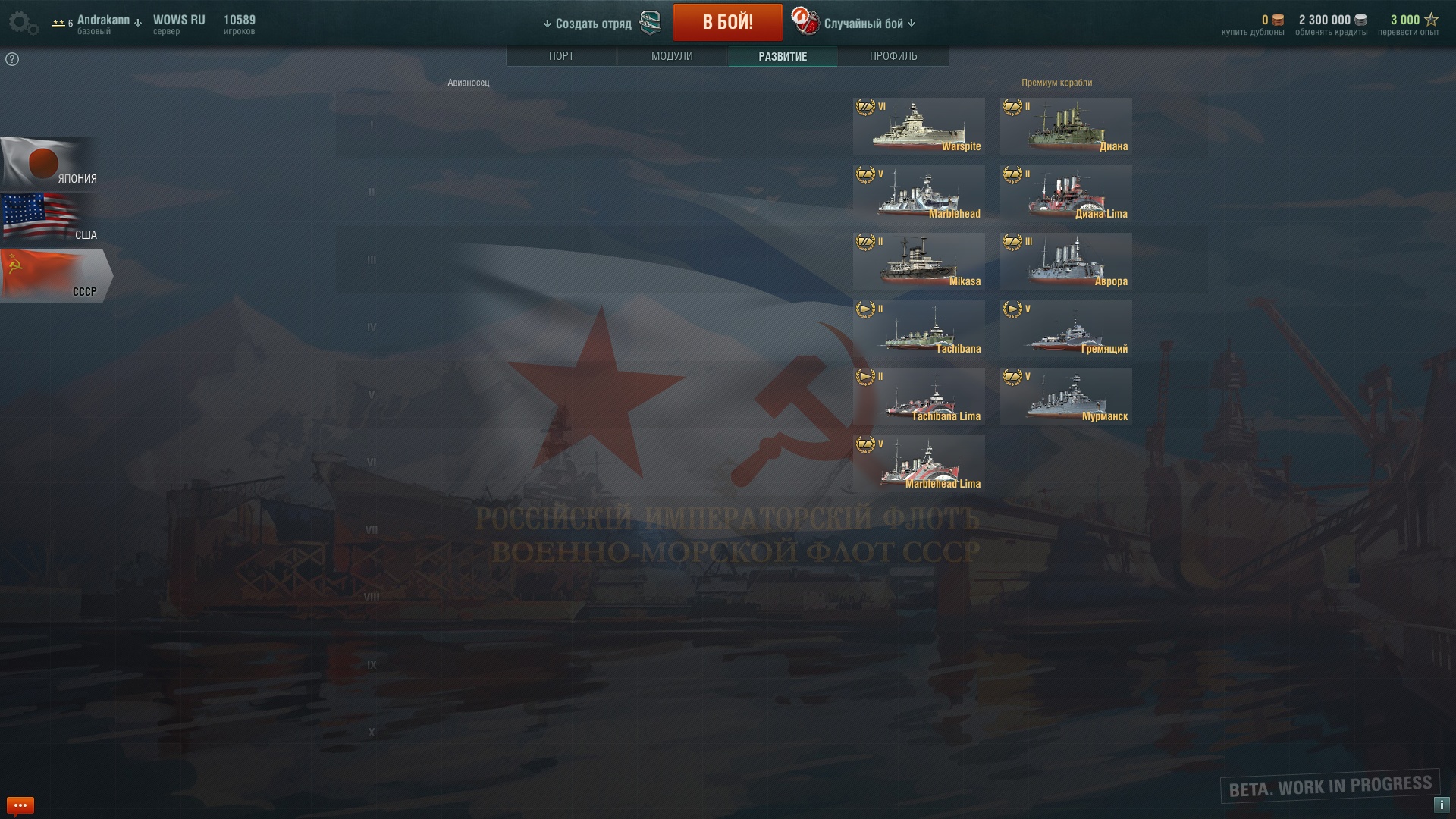
Task: Select the Warspite premium ship
Action: (918, 126)
